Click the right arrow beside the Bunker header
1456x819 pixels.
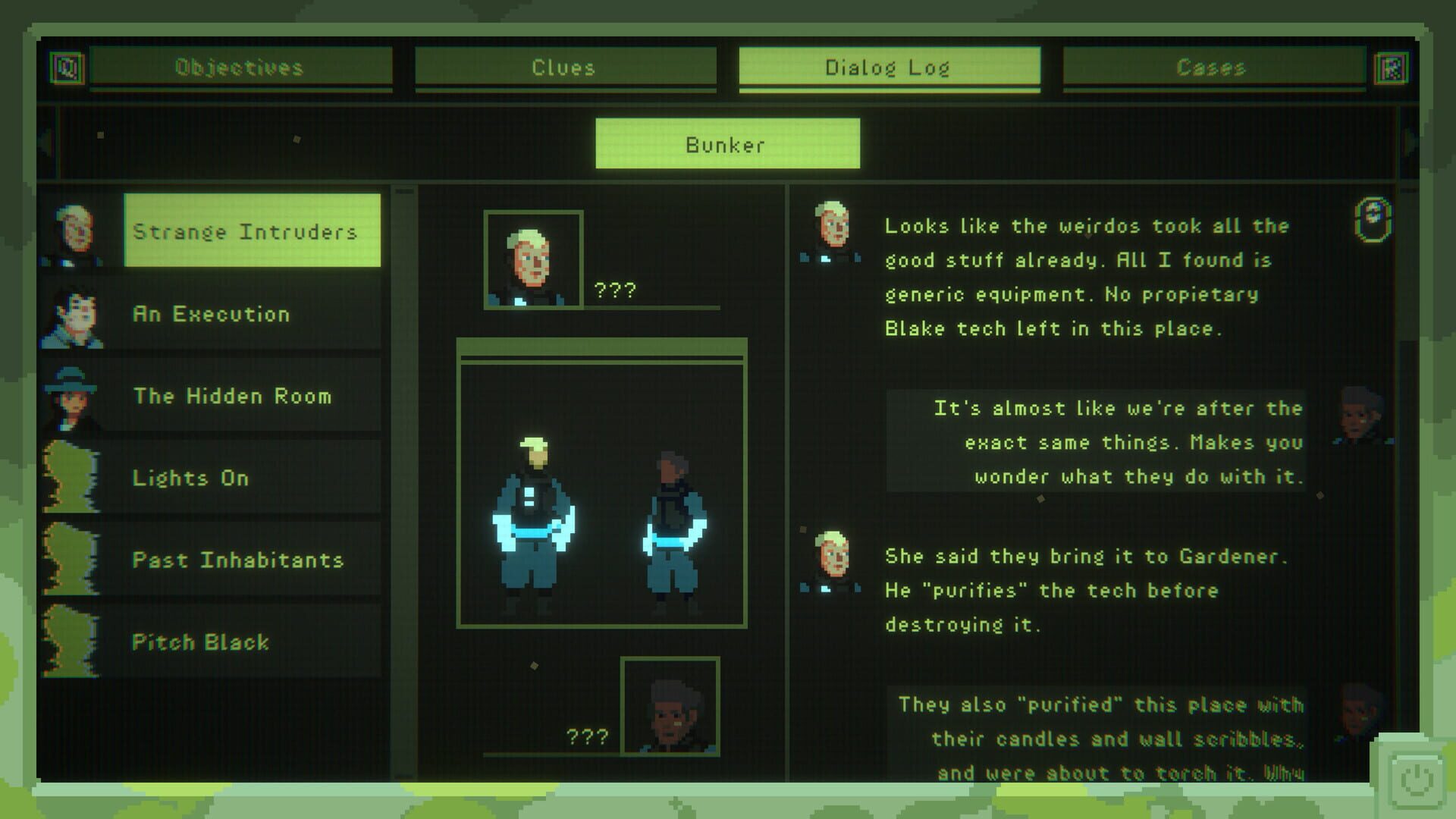(1412, 144)
